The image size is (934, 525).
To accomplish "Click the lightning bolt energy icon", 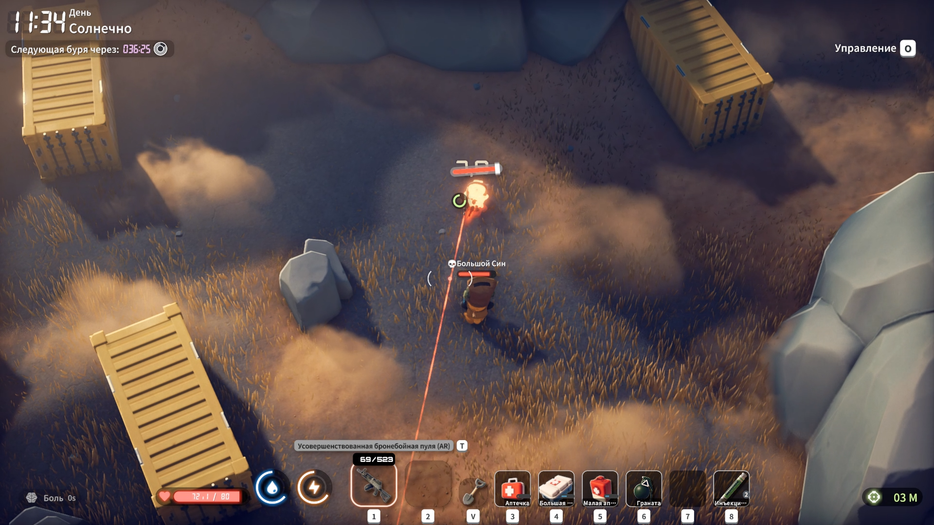I will pyautogui.click(x=314, y=488).
